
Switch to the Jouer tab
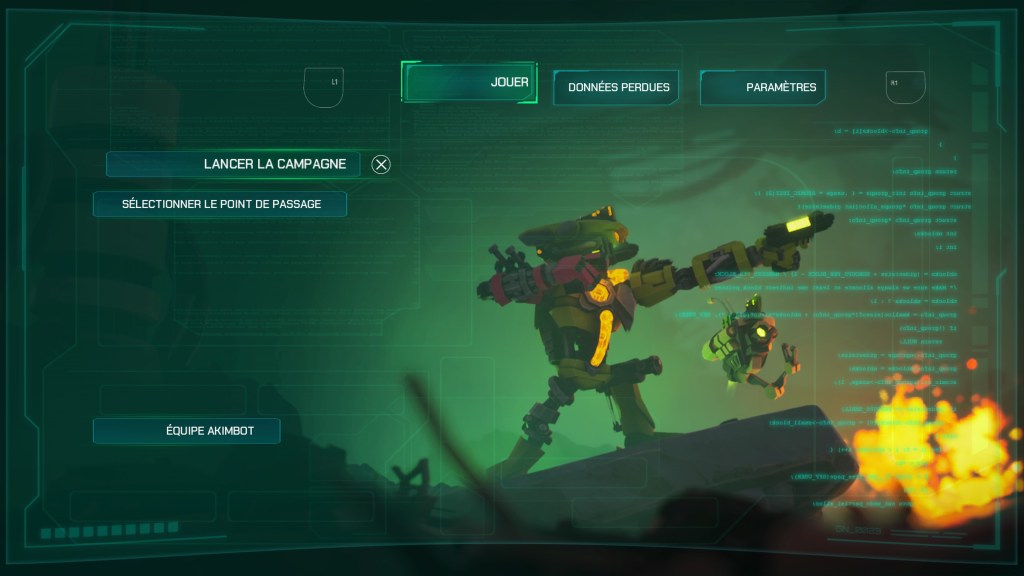pos(469,83)
